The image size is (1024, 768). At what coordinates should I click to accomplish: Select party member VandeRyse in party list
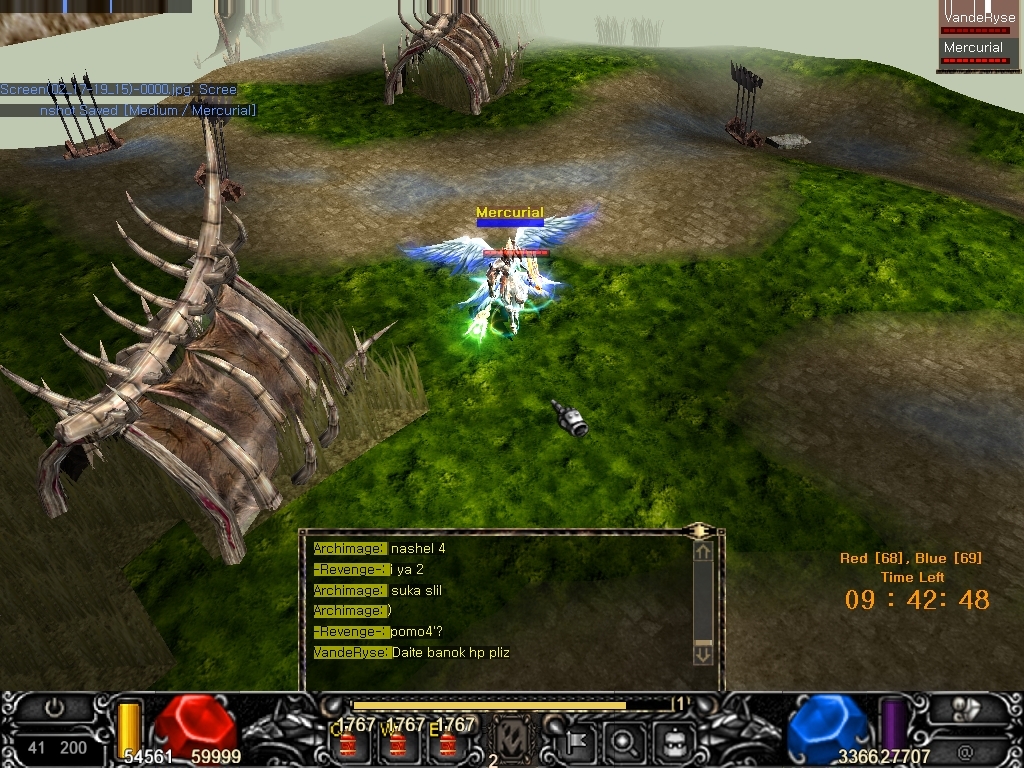(979, 19)
